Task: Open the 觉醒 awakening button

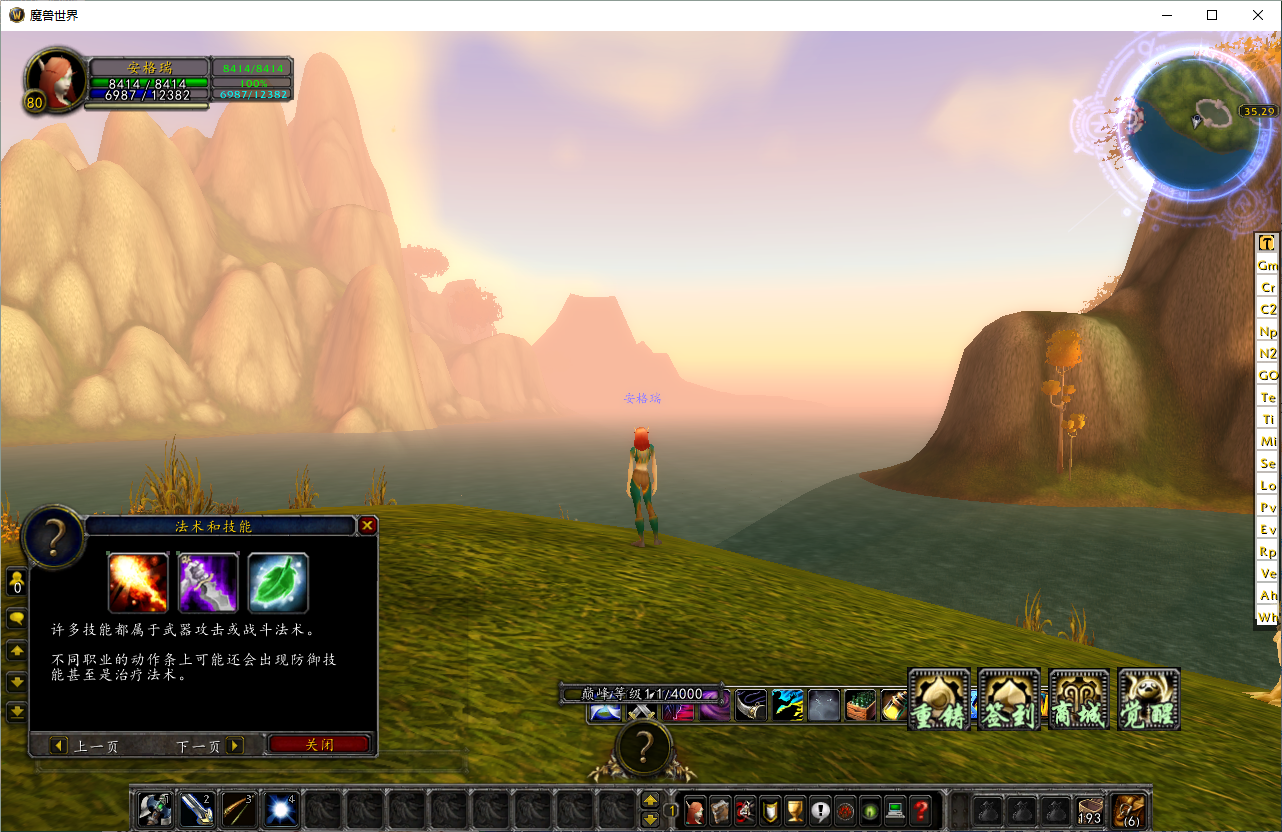Action: (x=1149, y=699)
